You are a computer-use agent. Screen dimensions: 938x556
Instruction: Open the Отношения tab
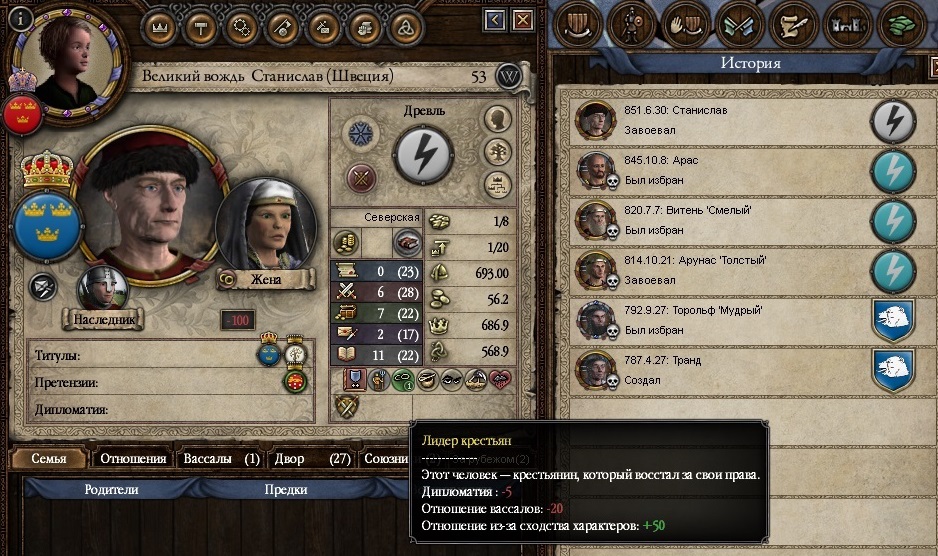133,459
